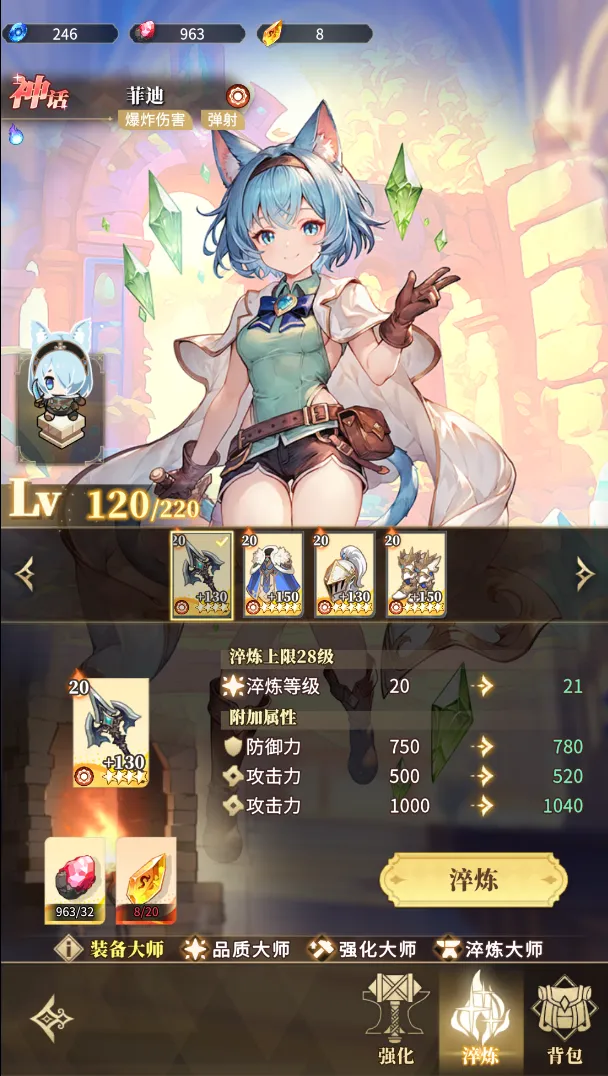Select the white plumed helmet slot
This screenshot has width=608, height=1076.
345,575
